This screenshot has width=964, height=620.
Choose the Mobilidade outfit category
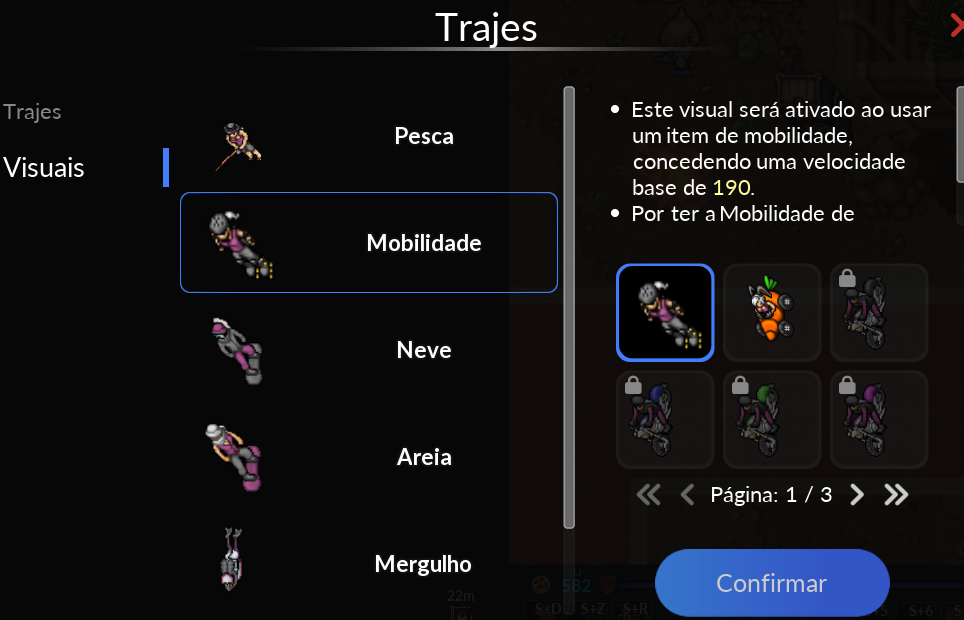(368, 243)
